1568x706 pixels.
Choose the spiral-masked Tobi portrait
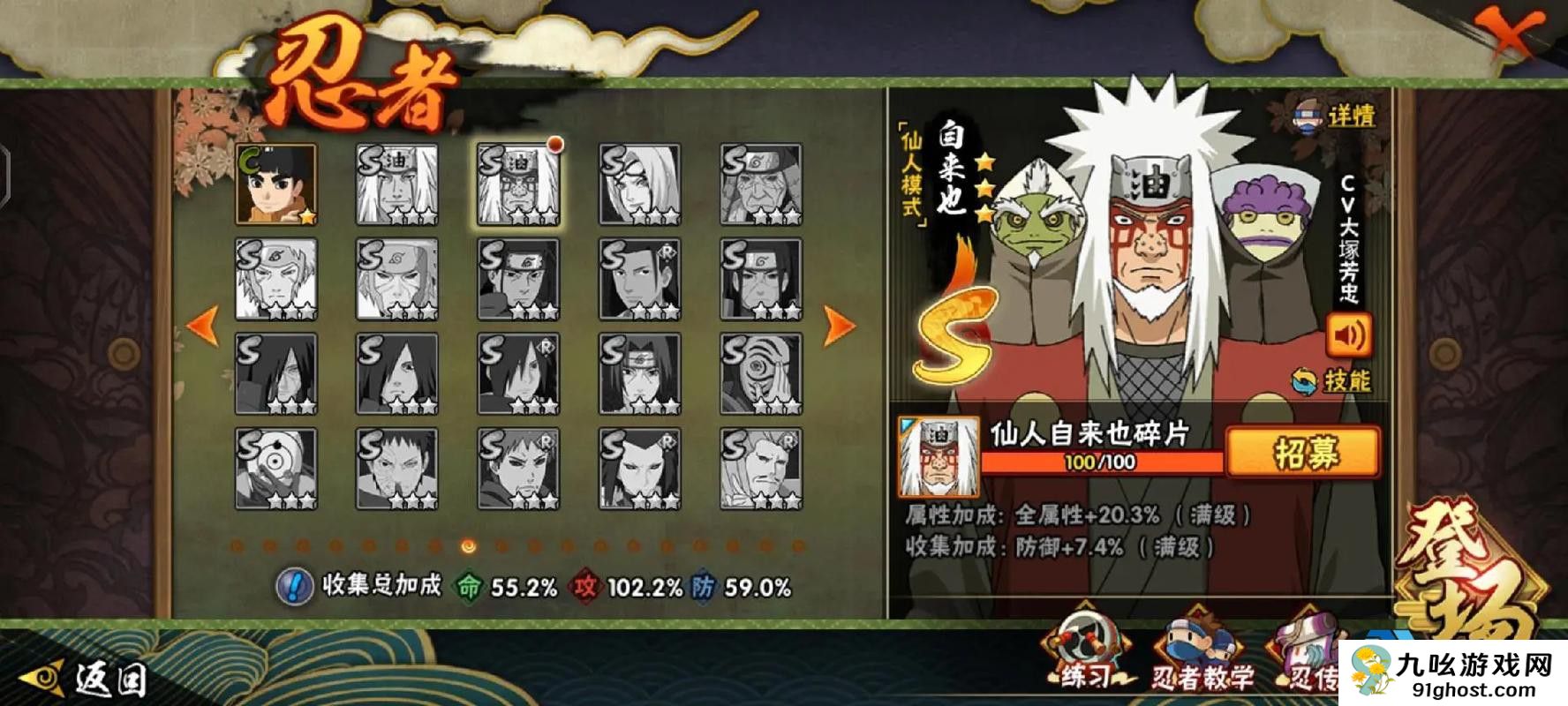point(760,374)
